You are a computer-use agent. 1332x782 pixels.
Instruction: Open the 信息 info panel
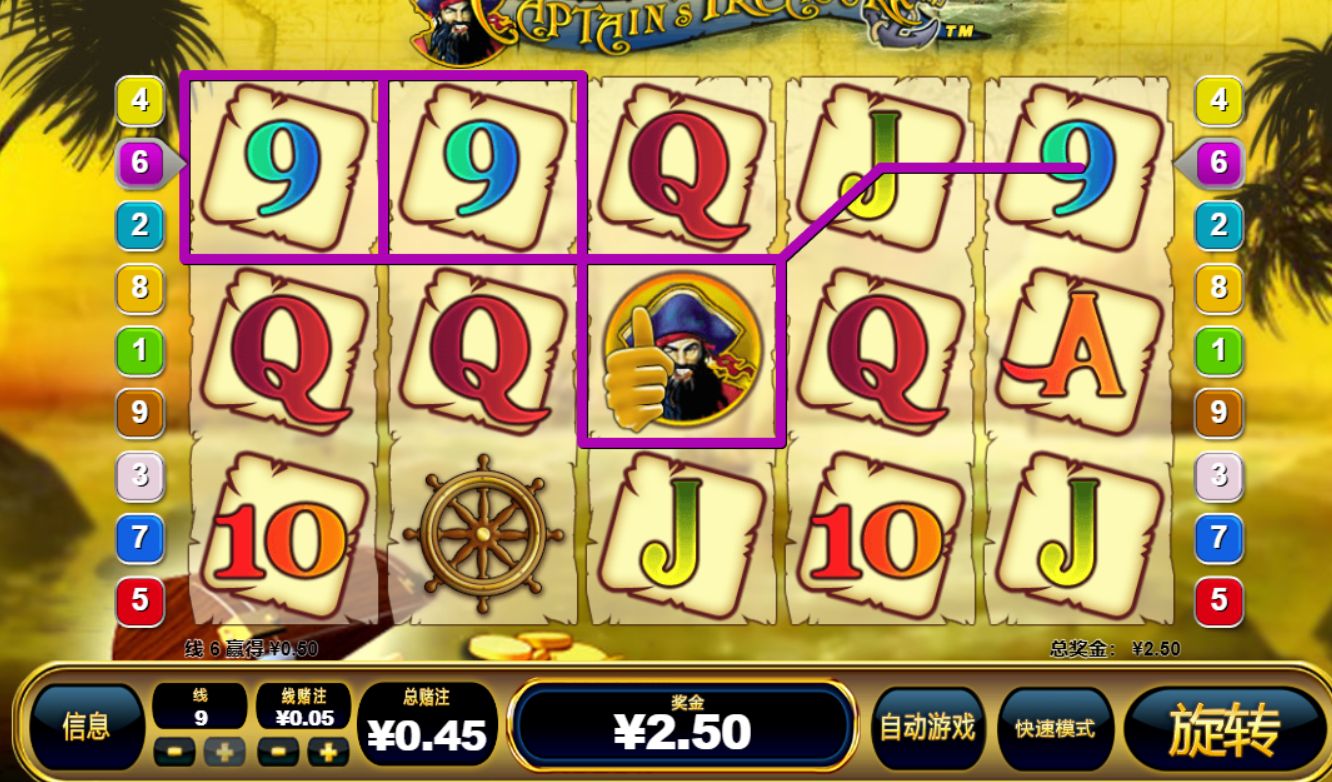click(x=87, y=727)
